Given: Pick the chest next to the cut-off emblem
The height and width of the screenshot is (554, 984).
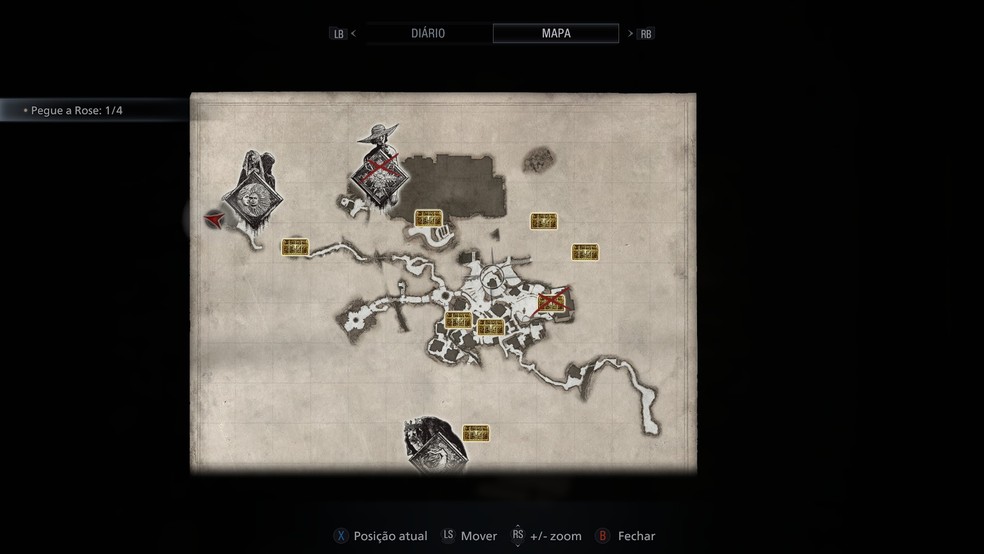Looking at the screenshot, I should pos(477,433).
